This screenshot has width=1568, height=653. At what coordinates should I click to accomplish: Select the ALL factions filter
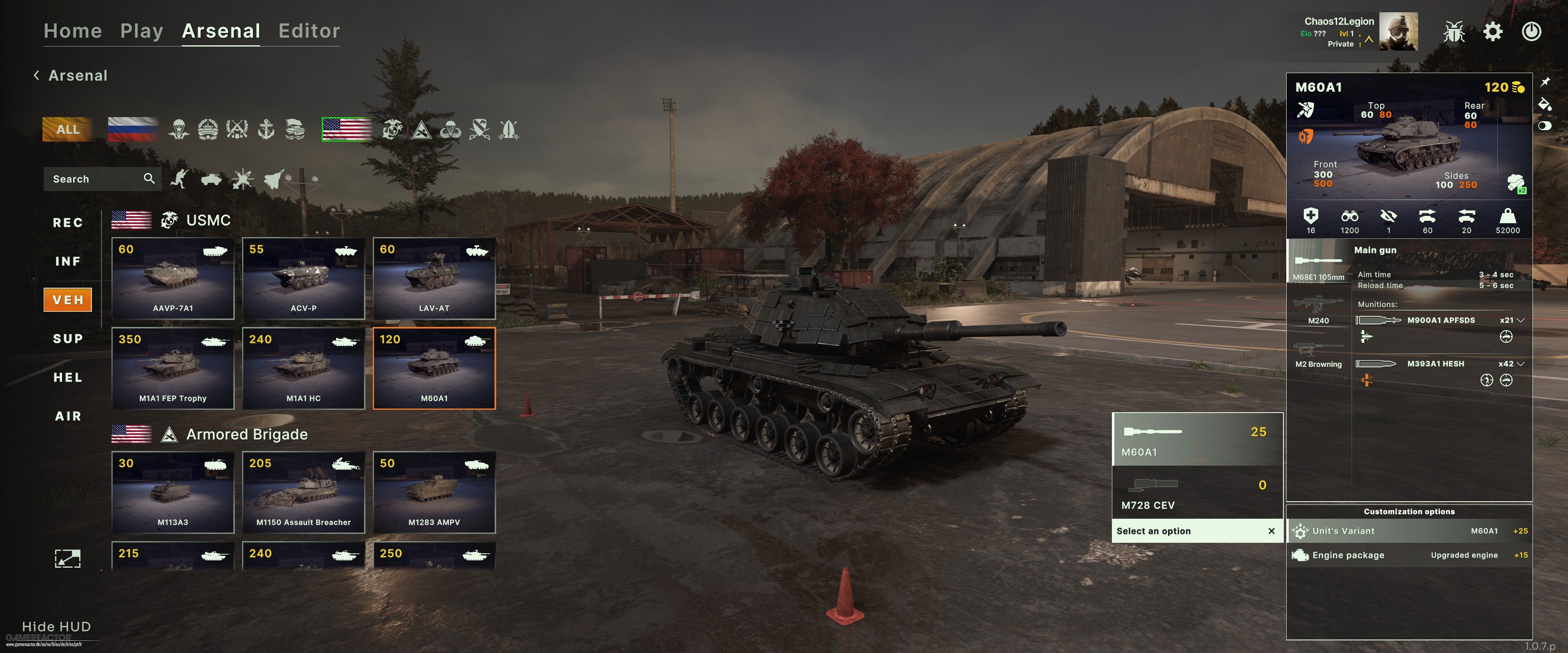pyautogui.click(x=67, y=129)
